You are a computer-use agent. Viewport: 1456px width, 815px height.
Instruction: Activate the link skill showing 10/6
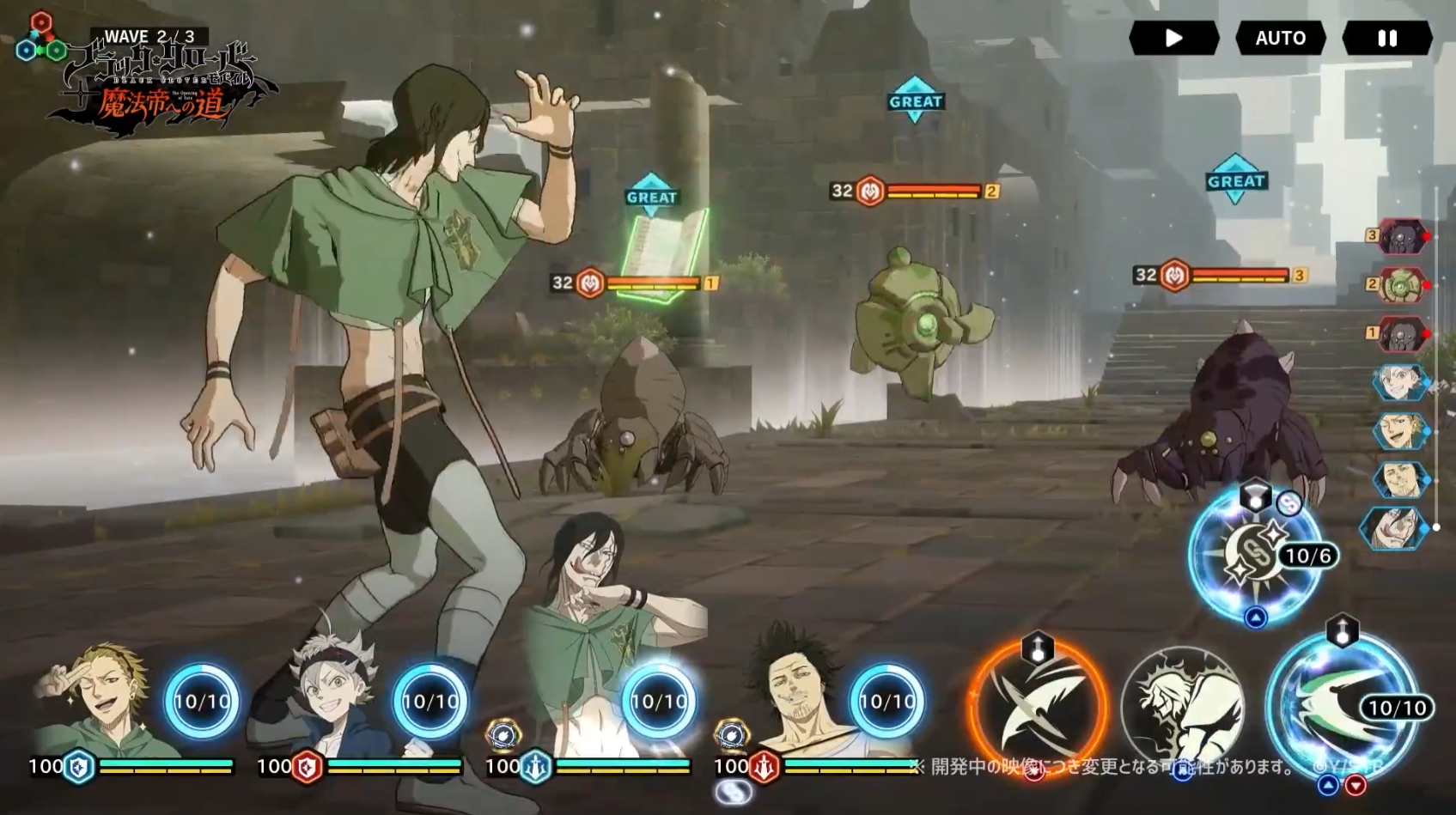coord(1254,554)
